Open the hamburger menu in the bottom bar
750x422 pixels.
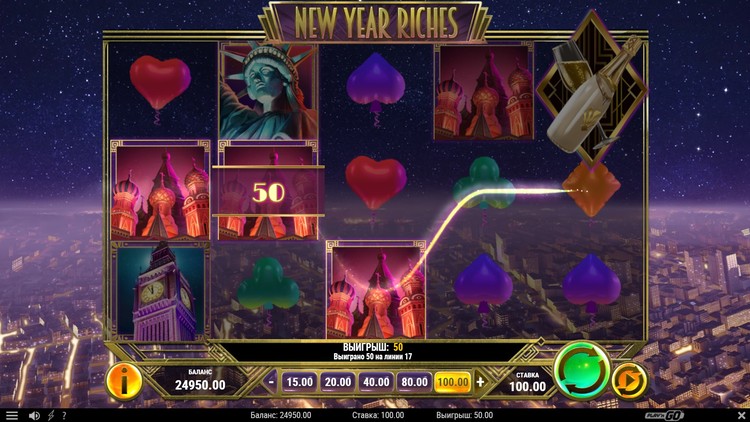[12, 415]
